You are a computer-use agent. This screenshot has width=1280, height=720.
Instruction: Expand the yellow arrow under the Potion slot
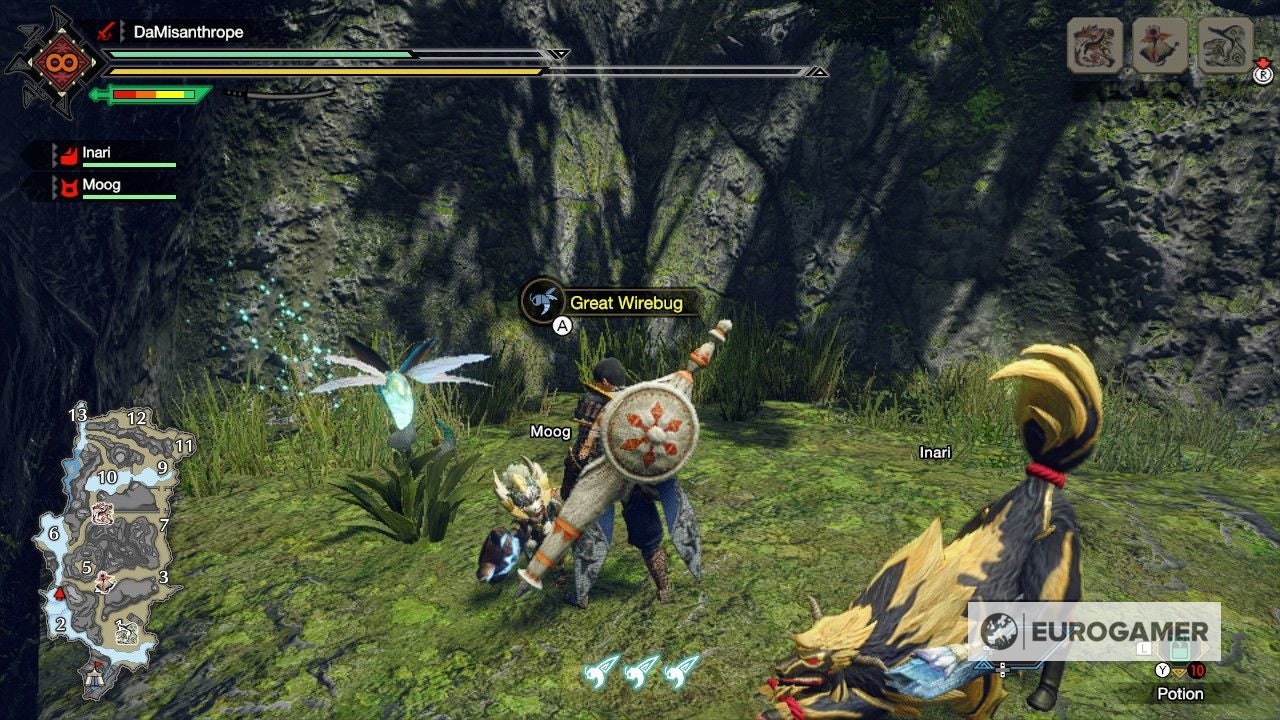pos(1179,671)
